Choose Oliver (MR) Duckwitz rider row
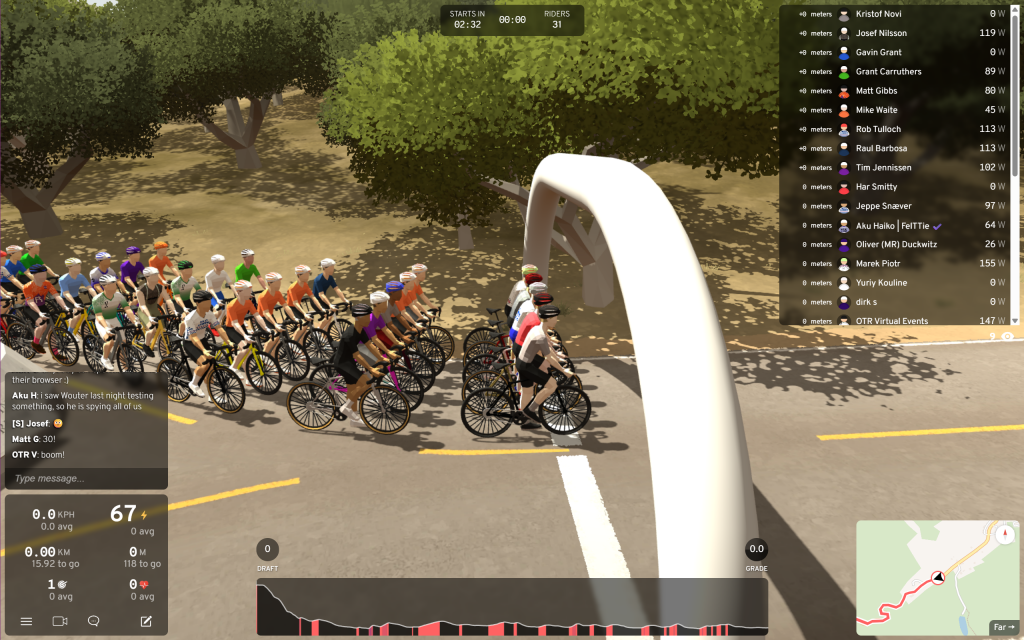This screenshot has height=640, width=1024. tap(898, 245)
